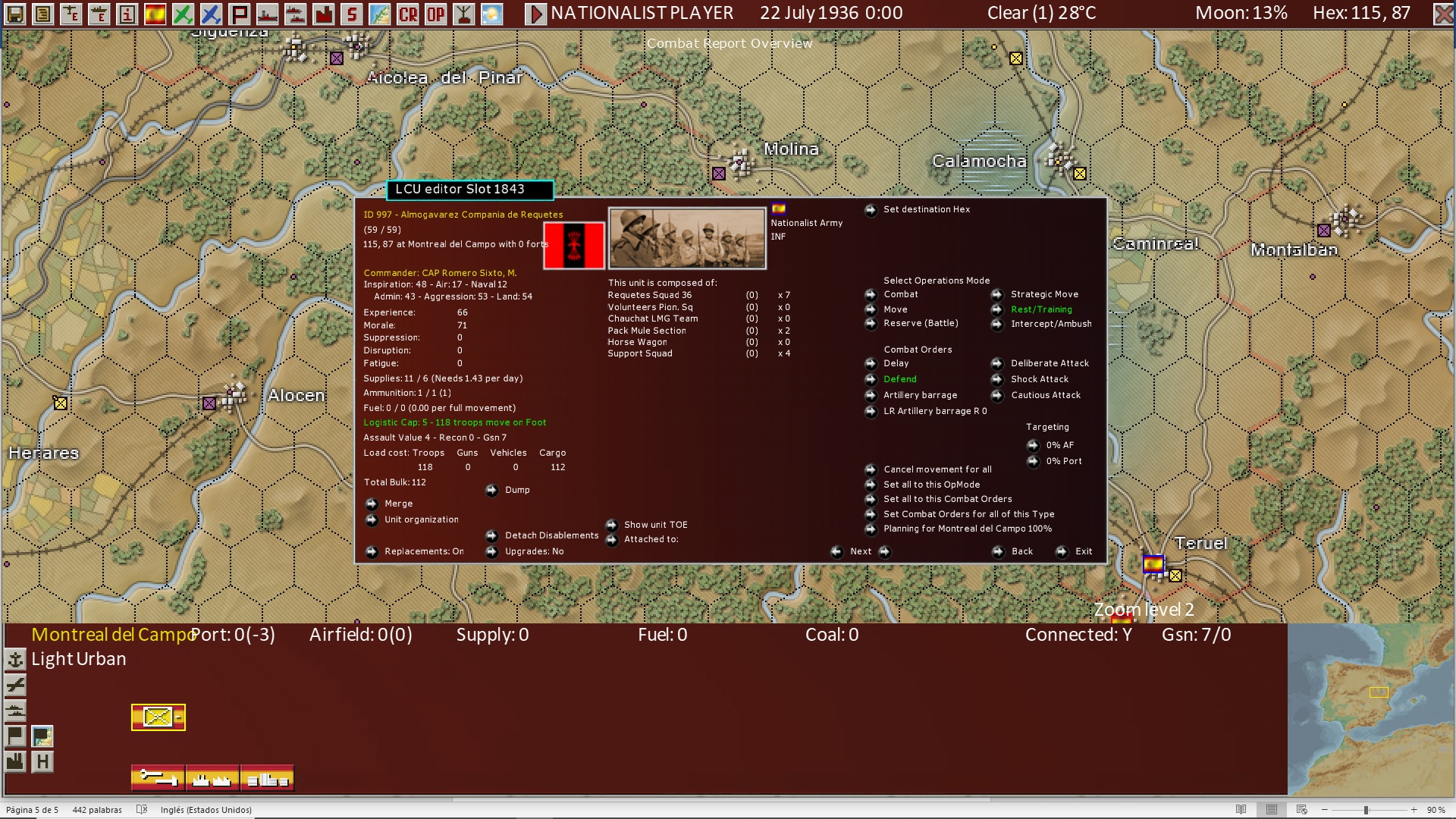The image size is (1456, 819).
Task: Click the save game disk icon
Action: pyautogui.click(x=14, y=13)
